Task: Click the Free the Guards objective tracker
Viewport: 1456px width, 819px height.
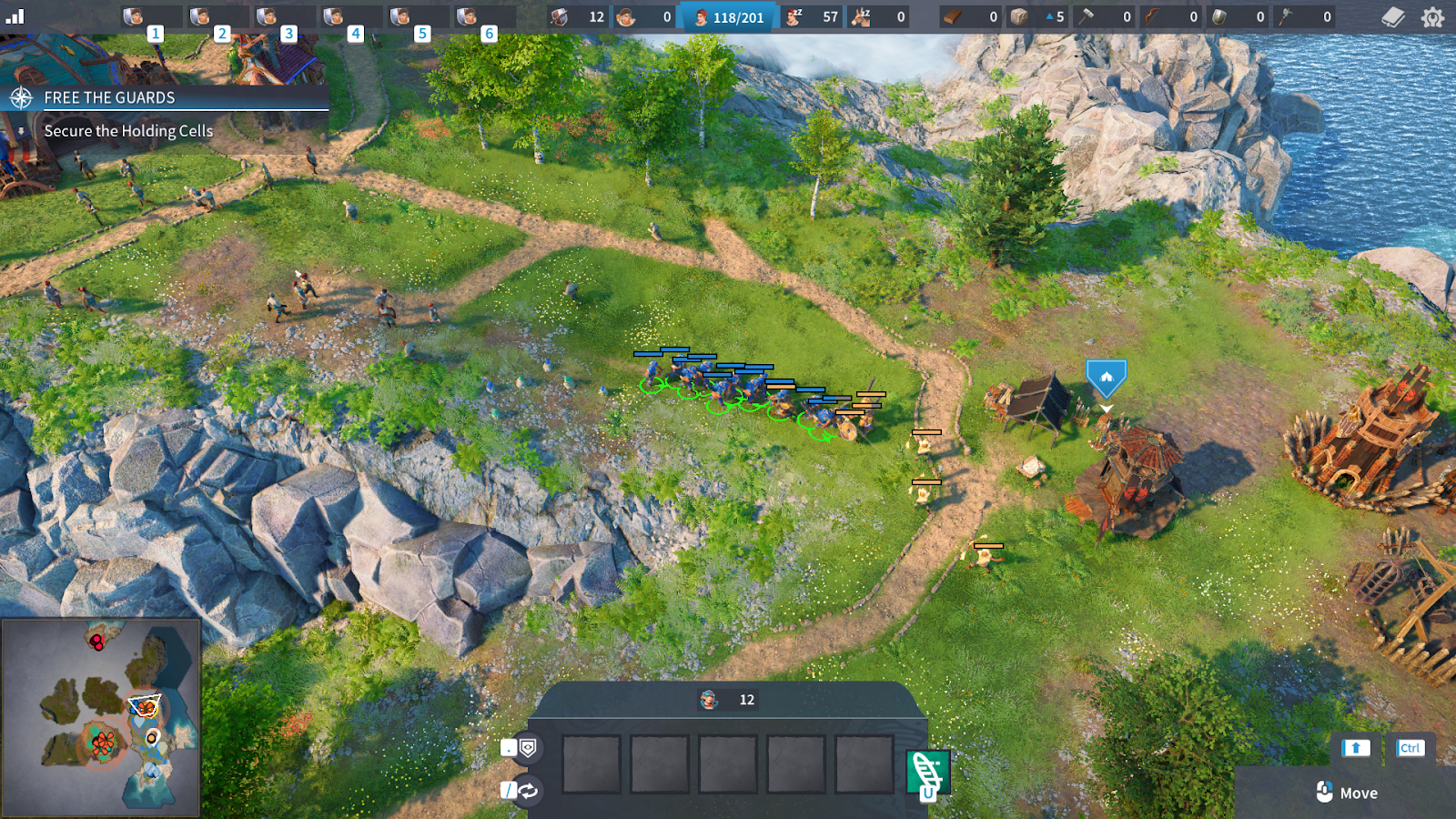Action: (109, 97)
